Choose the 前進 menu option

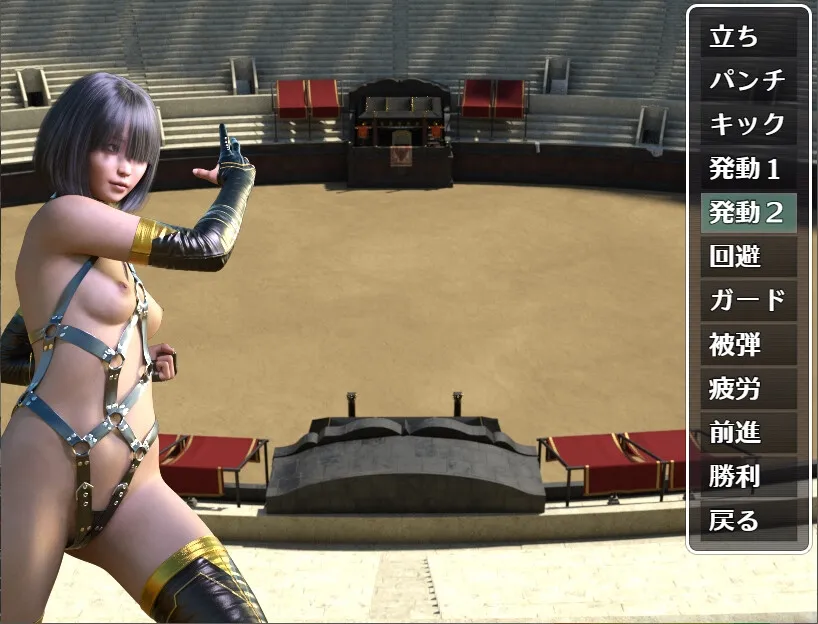[x=748, y=433]
